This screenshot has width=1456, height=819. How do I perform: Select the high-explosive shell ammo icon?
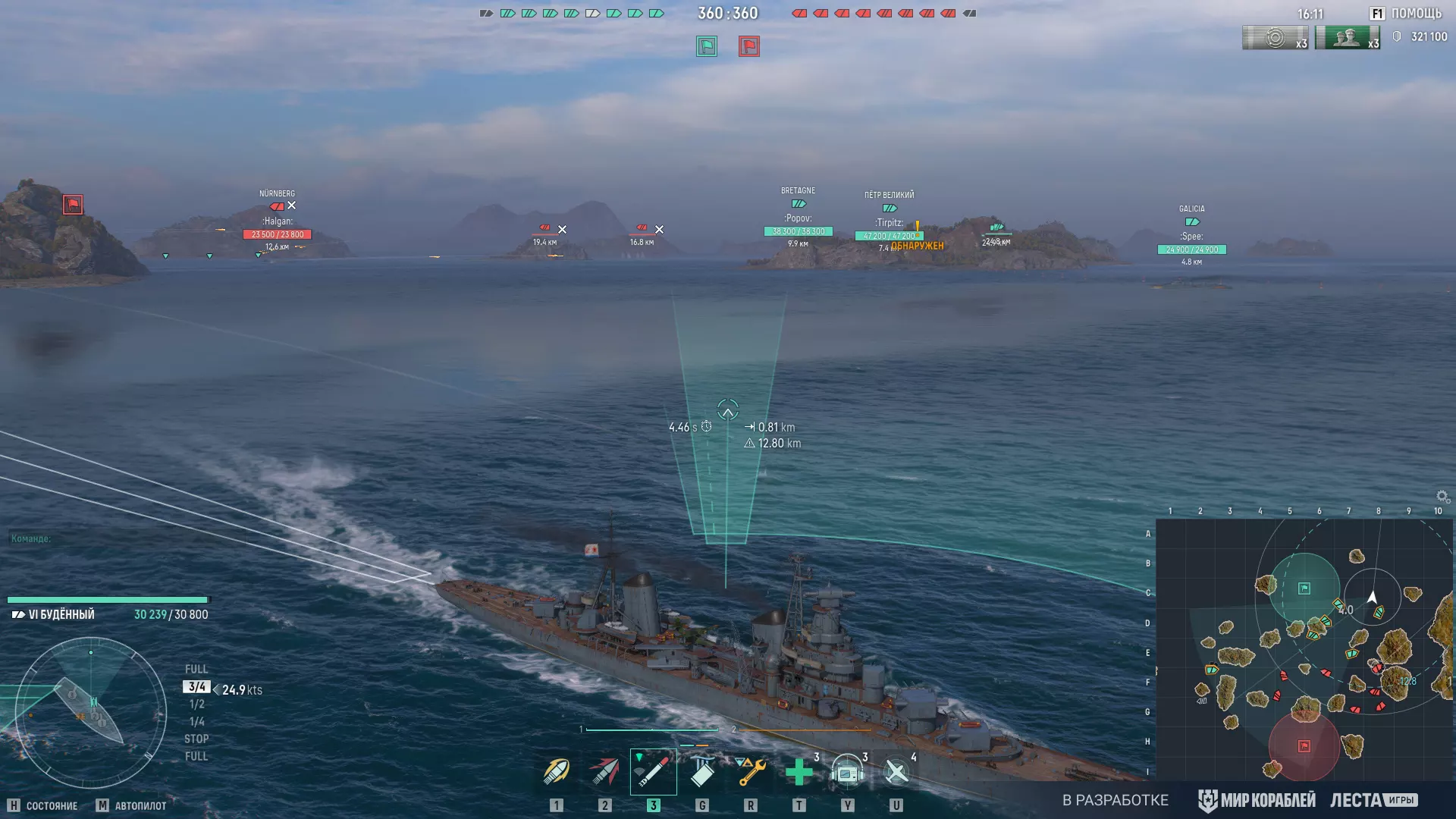click(x=556, y=772)
